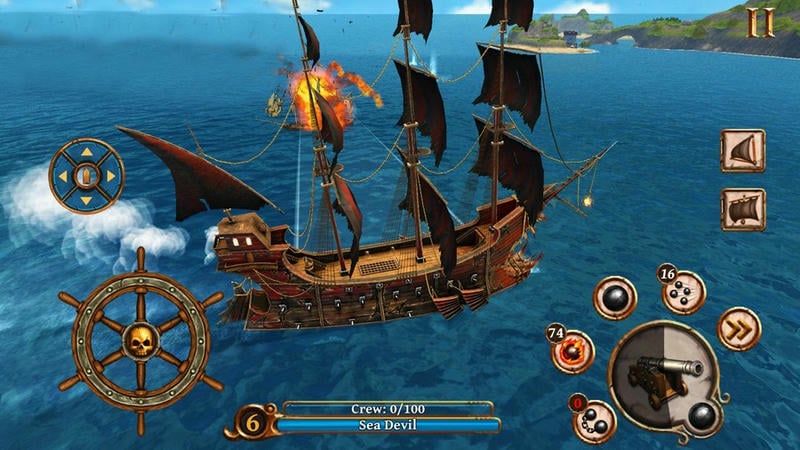Click the camera pad's down arrow
The width and height of the screenshot is (800, 450).
(x=87, y=200)
